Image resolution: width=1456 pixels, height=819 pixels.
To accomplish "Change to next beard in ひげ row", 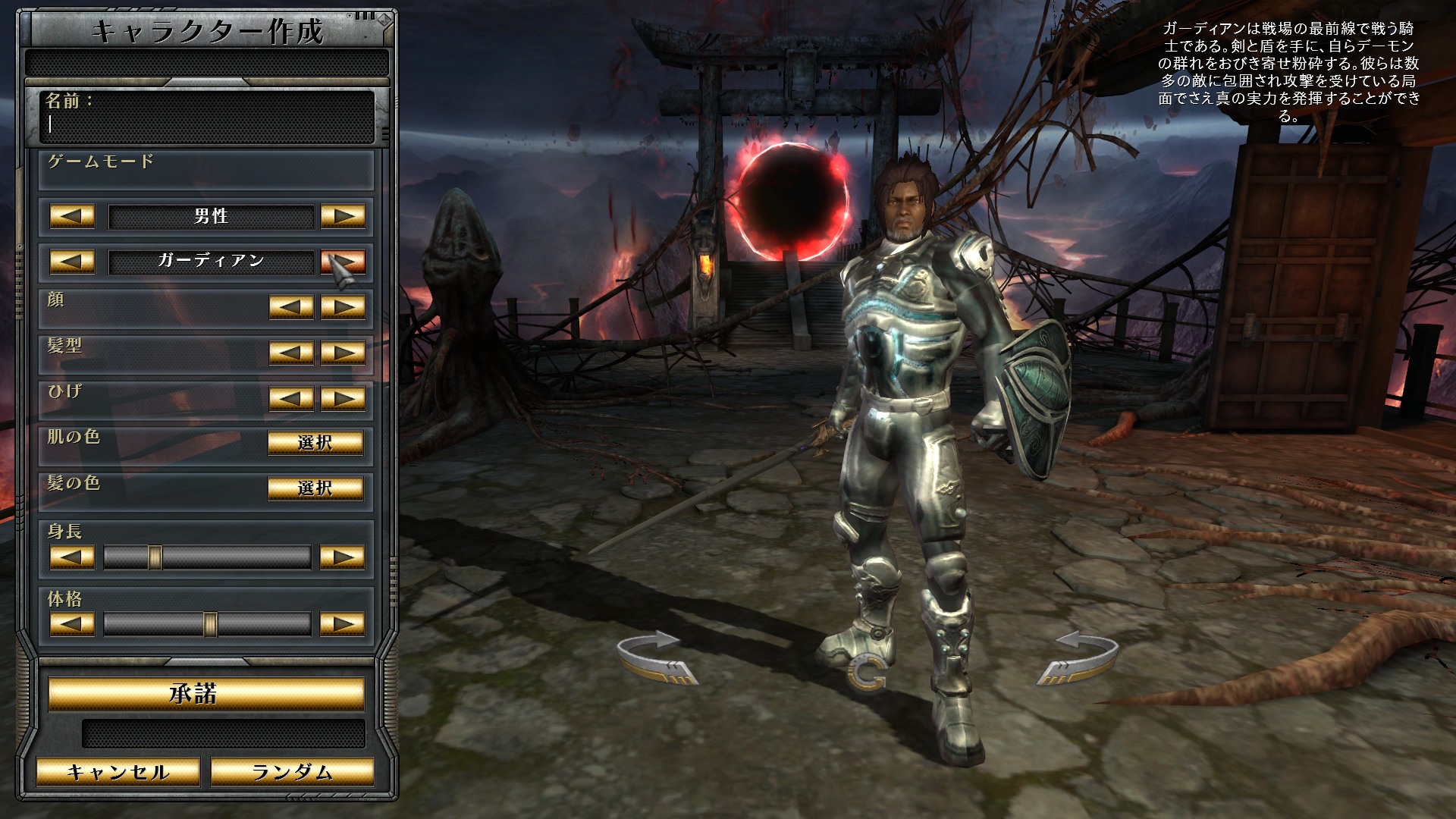I will click(343, 398).
